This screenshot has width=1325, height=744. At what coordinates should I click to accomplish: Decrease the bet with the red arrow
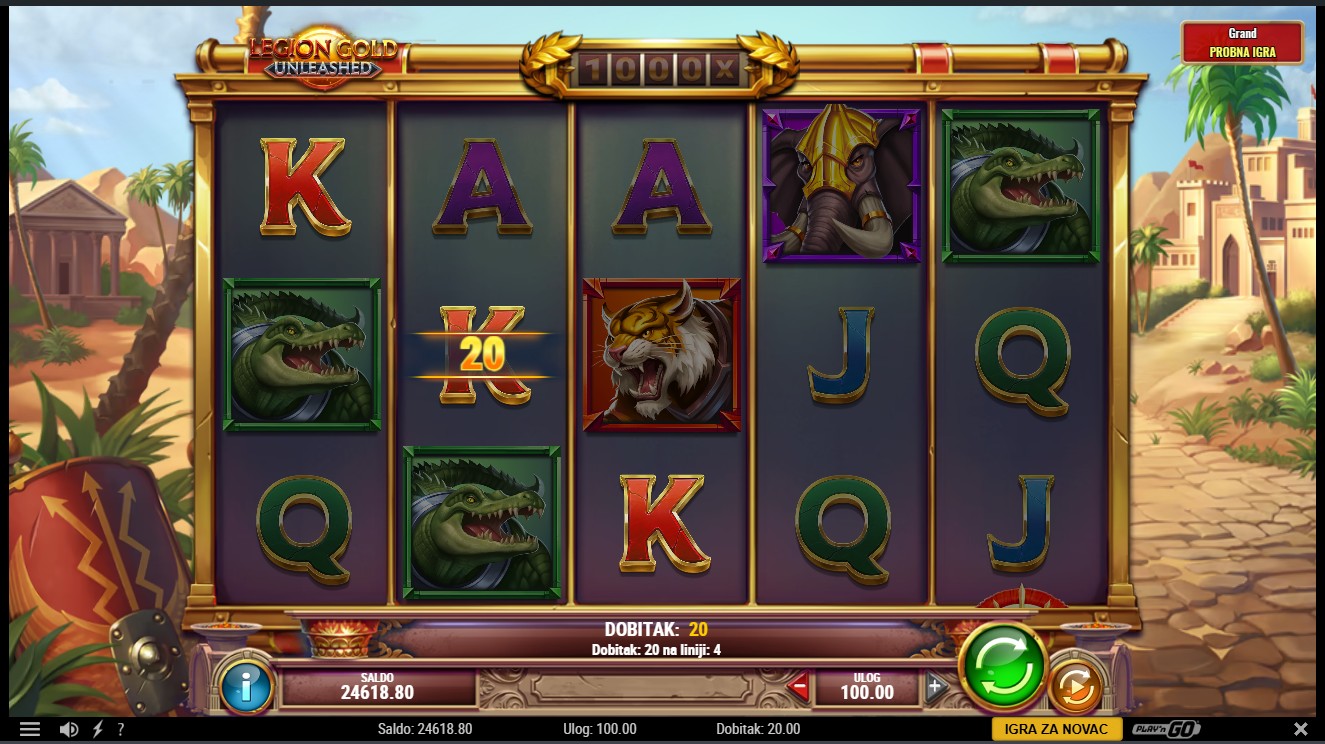click(798, 687)
